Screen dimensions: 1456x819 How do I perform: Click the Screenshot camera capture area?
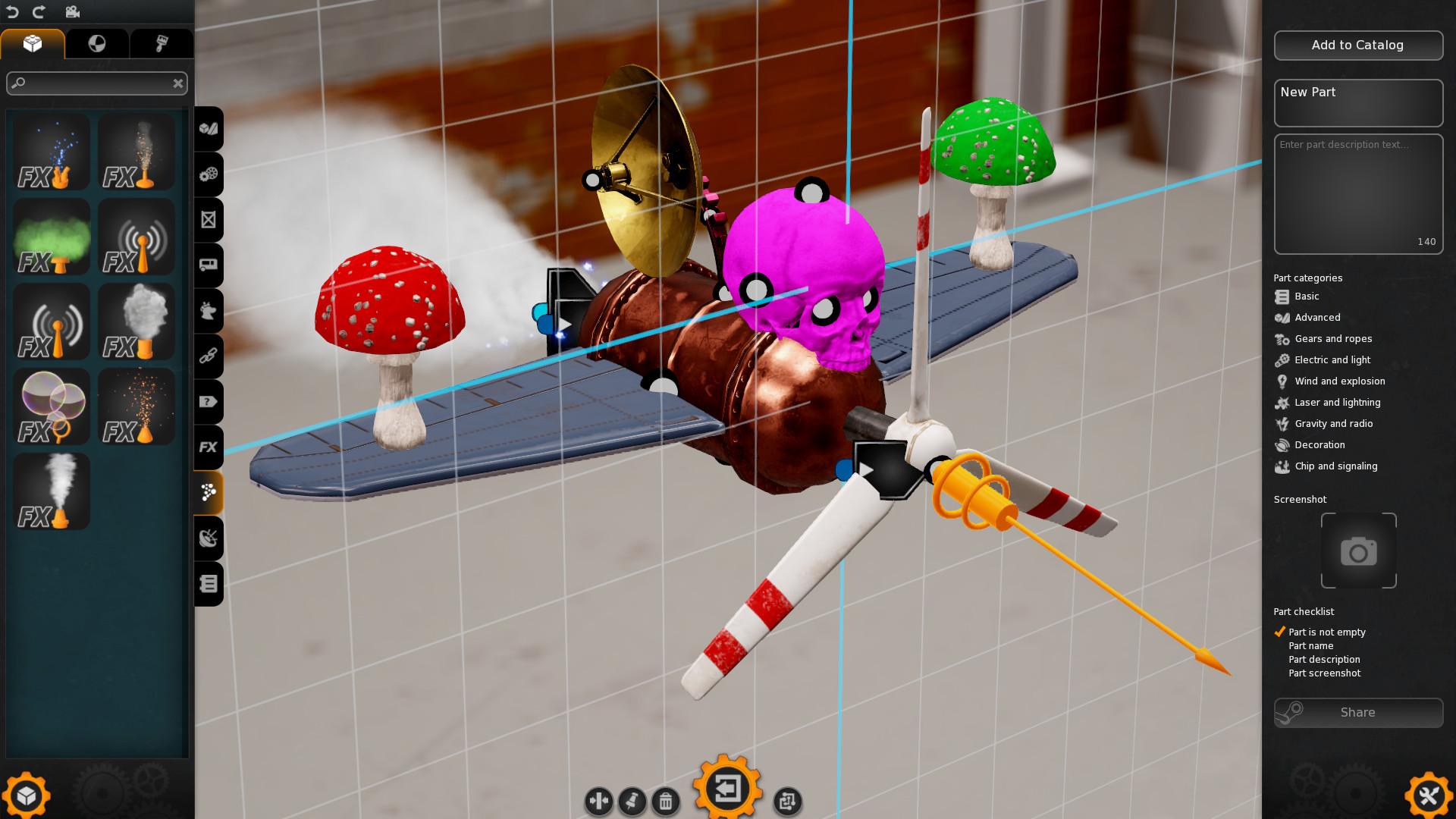1357,551
